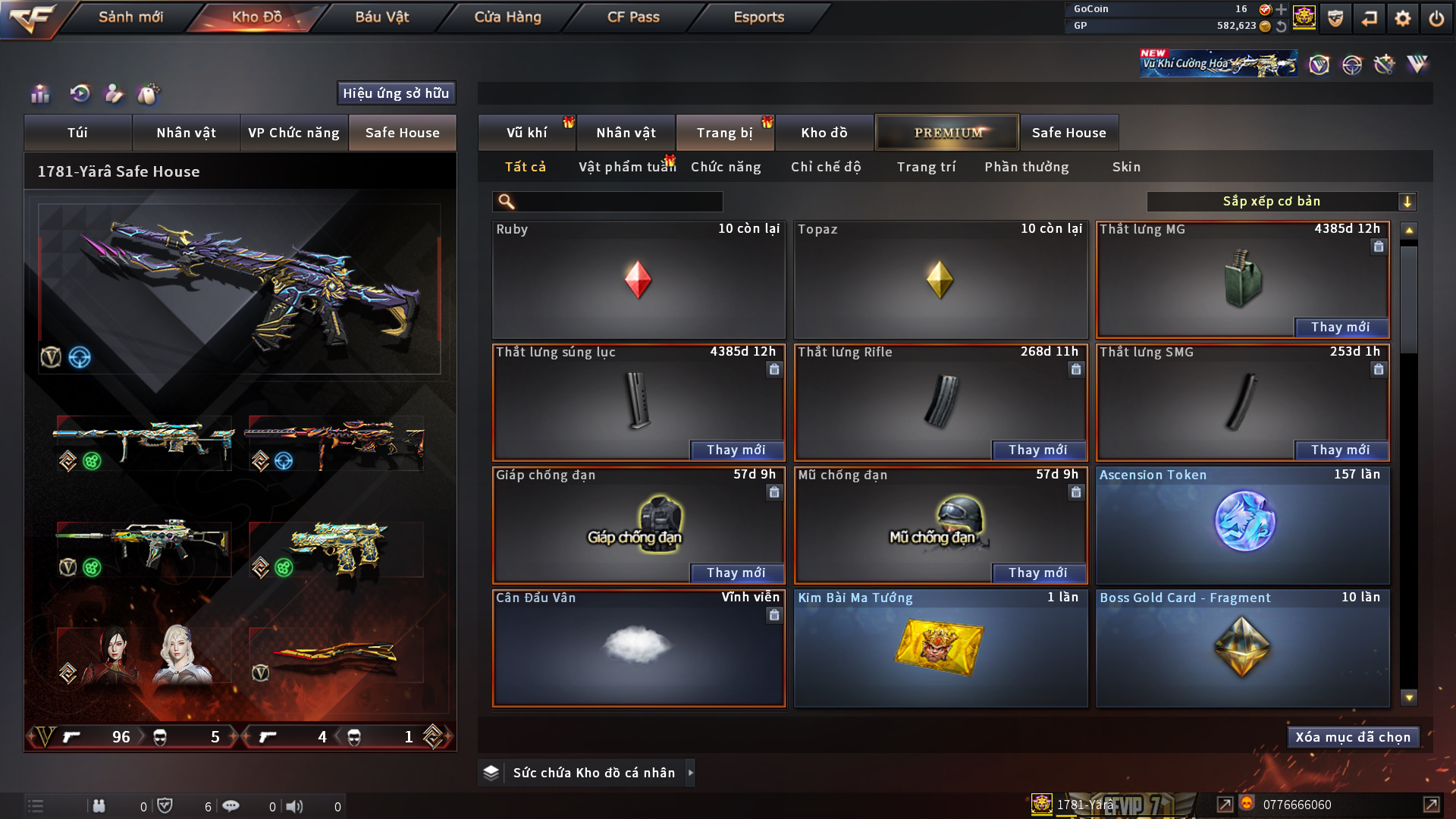This screenshot has height=819, width=1456.
Task: Click the item search field
Action: 618,202
